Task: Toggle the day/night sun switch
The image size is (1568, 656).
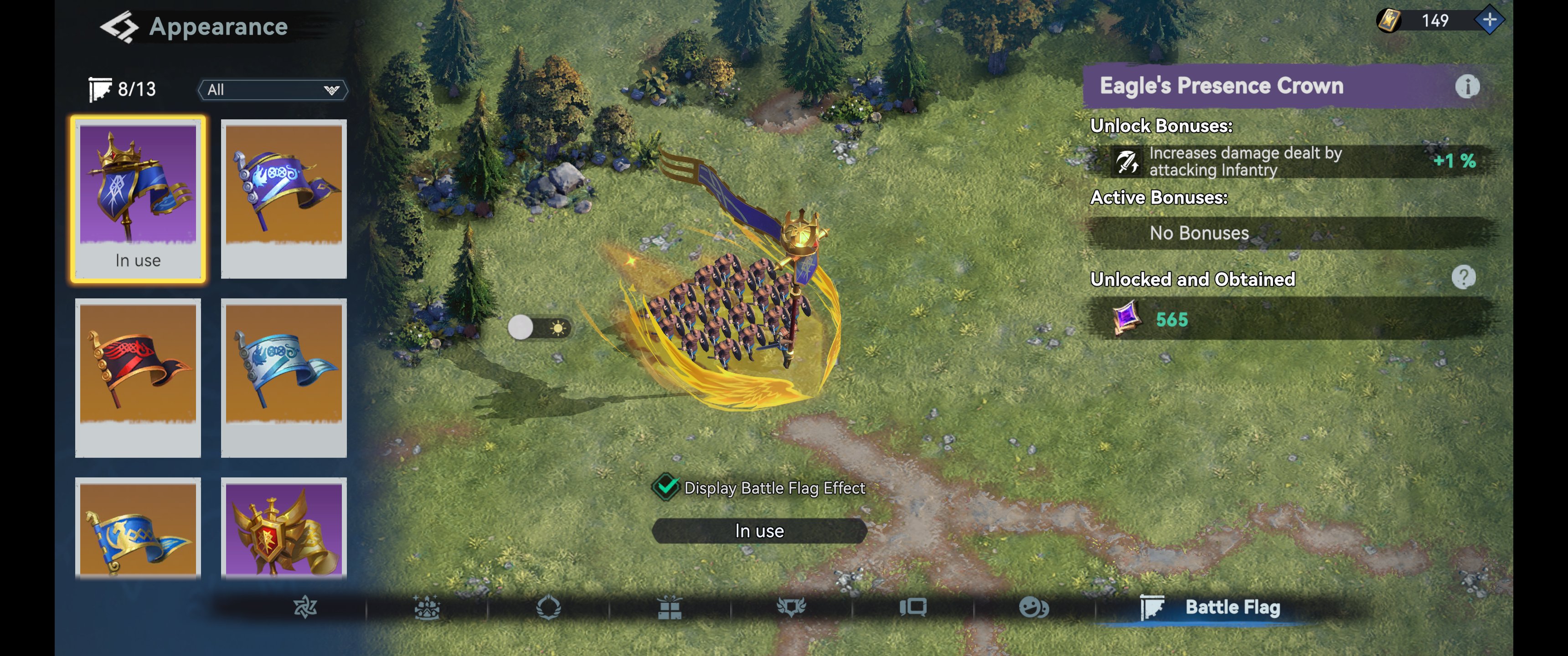Action: (x=539, y=328)
